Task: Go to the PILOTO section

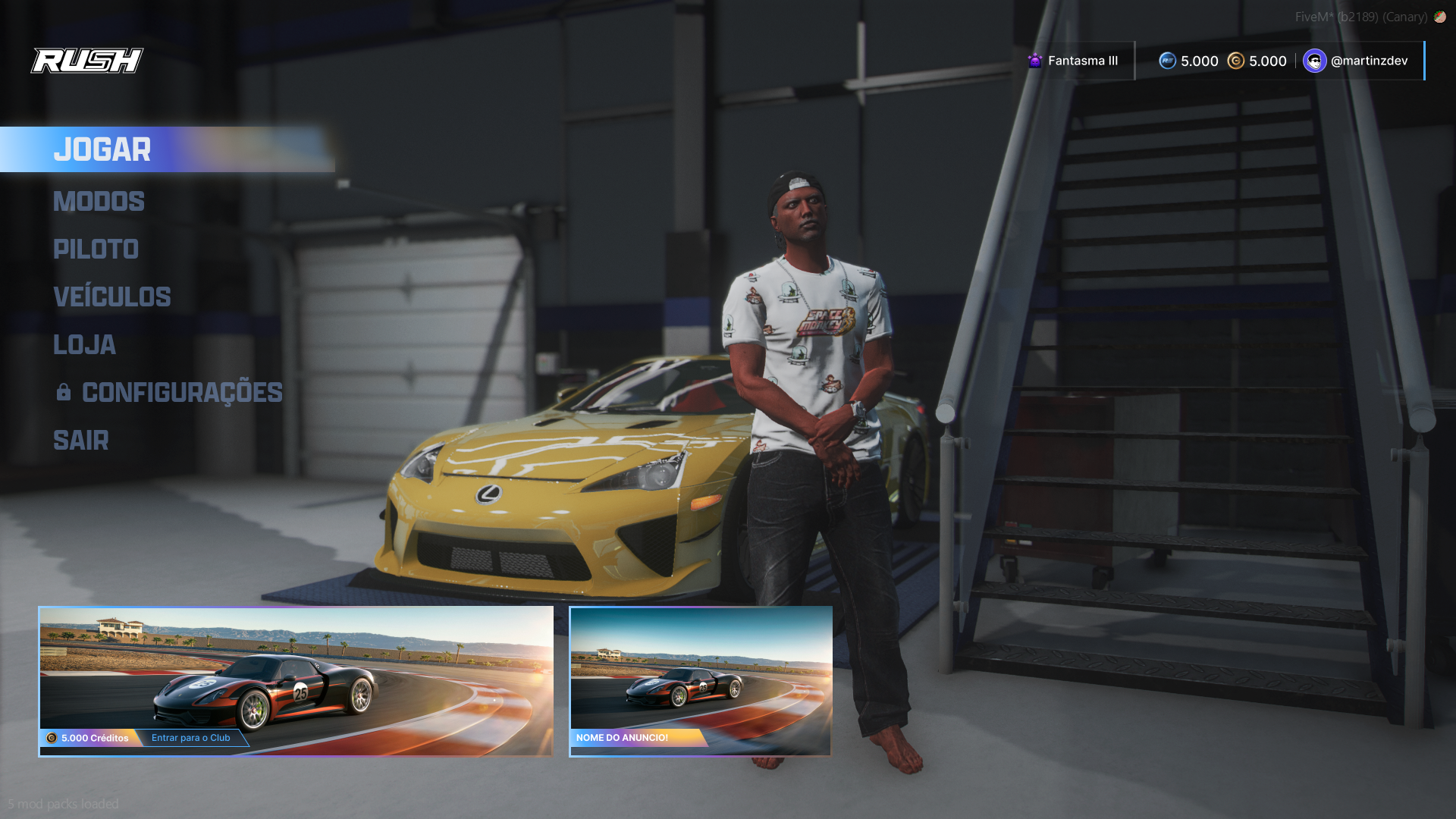Action: (96, 249)
